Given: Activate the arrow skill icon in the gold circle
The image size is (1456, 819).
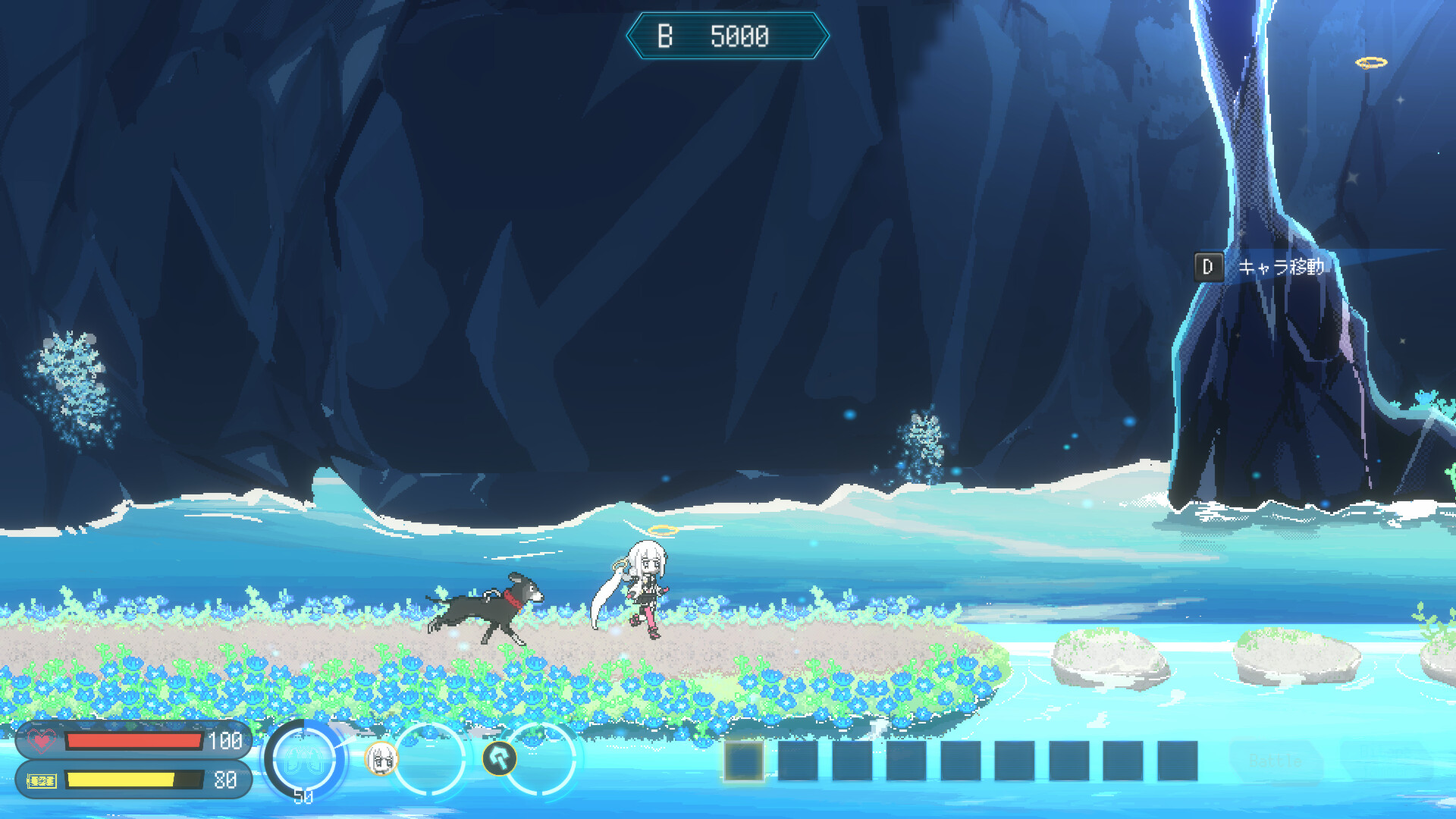Looking at the screenshot, I should tap(498, 759).
